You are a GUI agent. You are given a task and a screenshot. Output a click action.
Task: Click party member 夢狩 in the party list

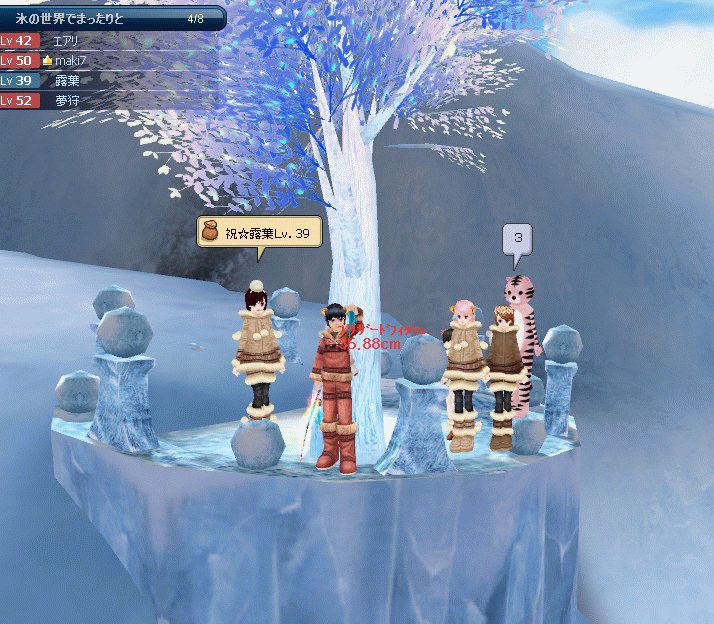click(x=66, y=101)
